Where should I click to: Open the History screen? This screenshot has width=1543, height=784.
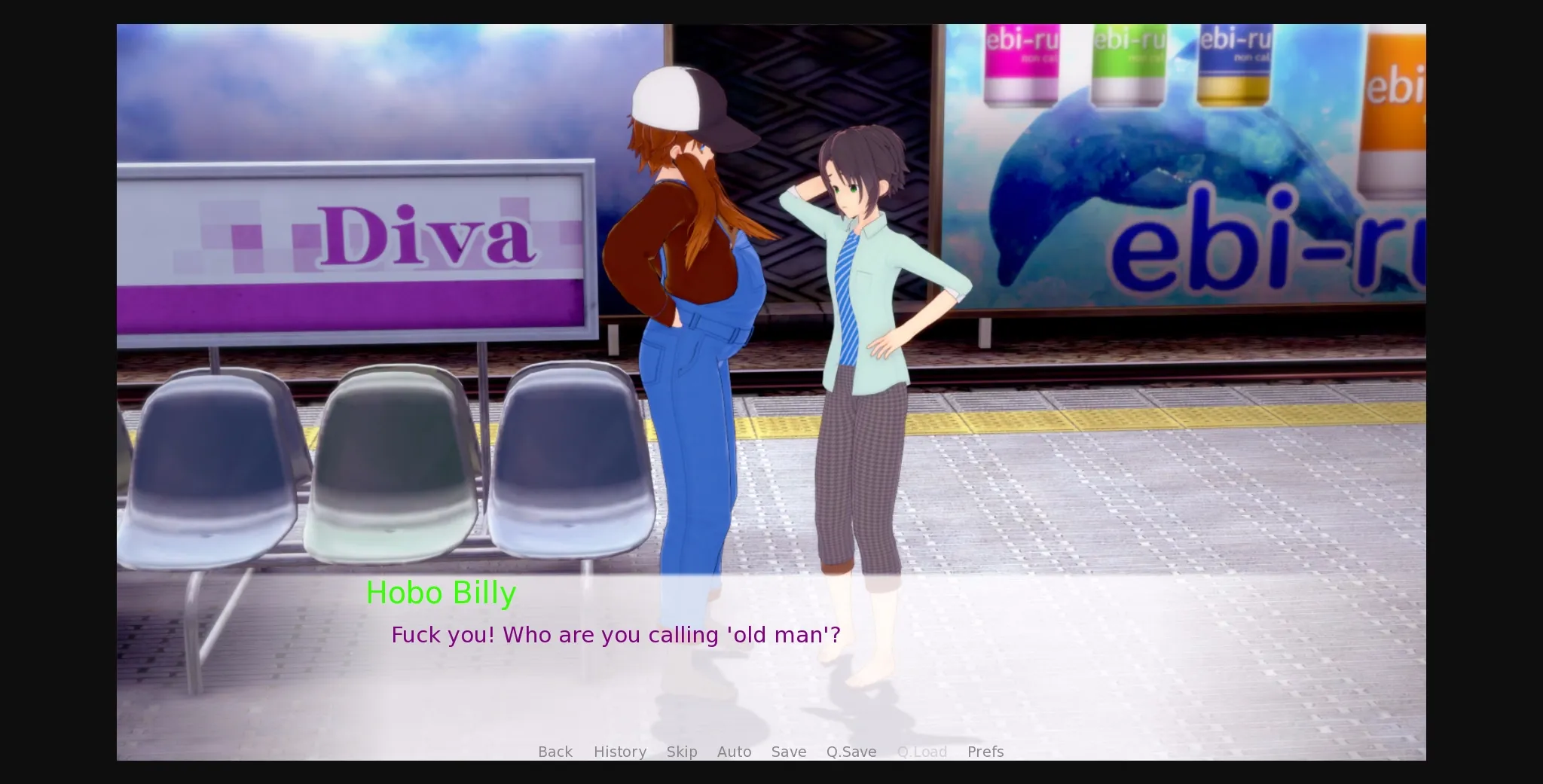pyautogui.click(x=619, y=751)
